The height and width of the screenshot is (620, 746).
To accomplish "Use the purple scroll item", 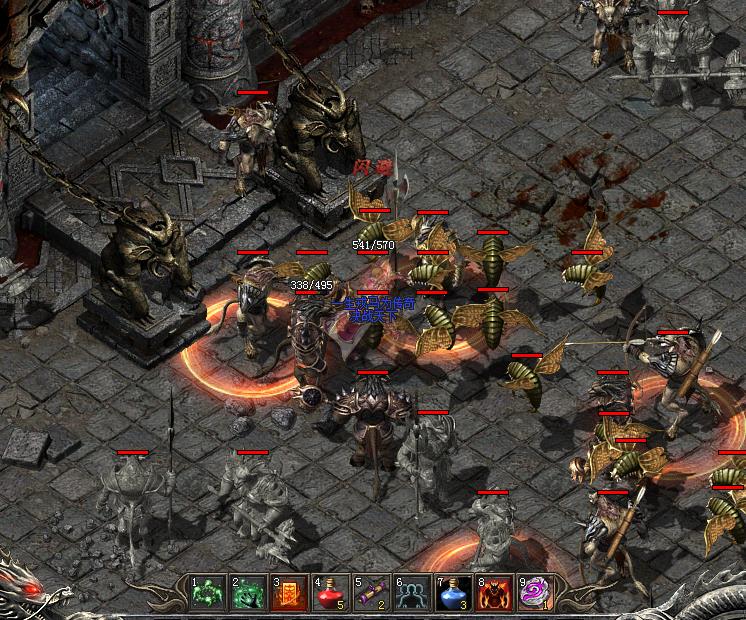I will coord(370,593).
